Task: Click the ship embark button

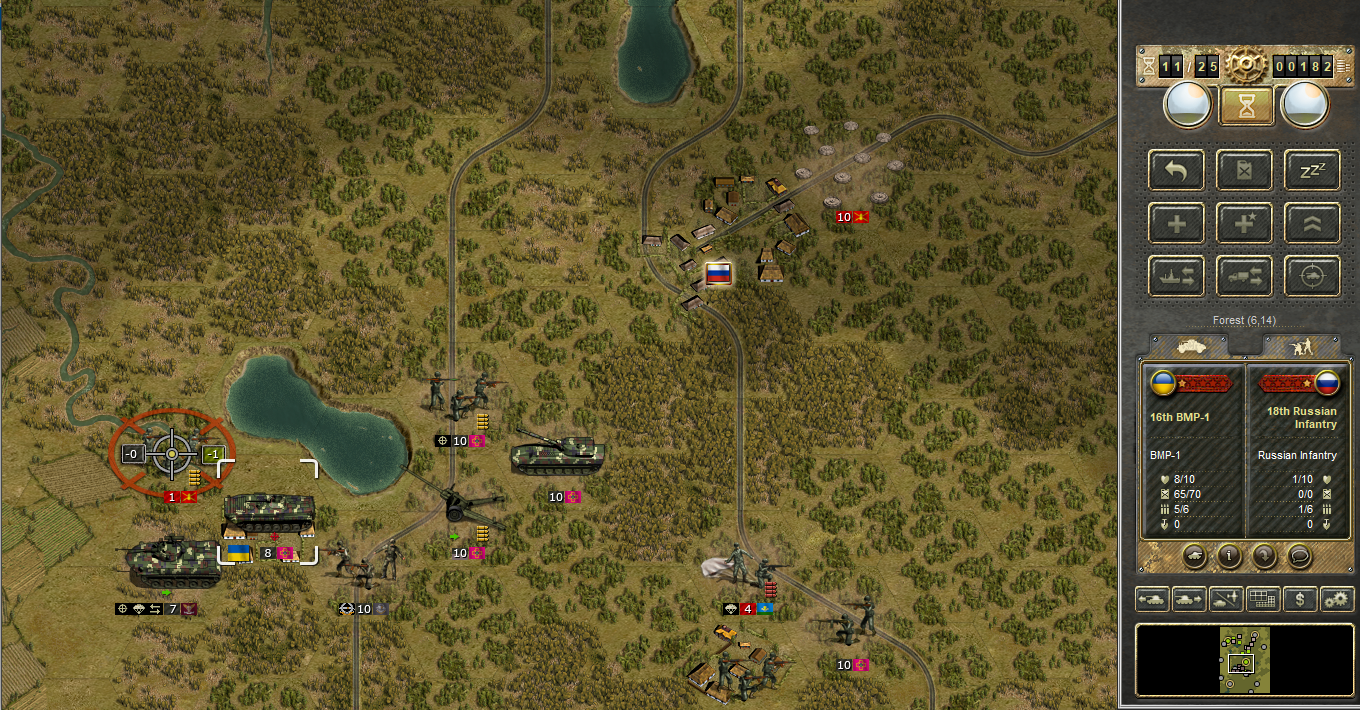Action: click(1176, 276)
